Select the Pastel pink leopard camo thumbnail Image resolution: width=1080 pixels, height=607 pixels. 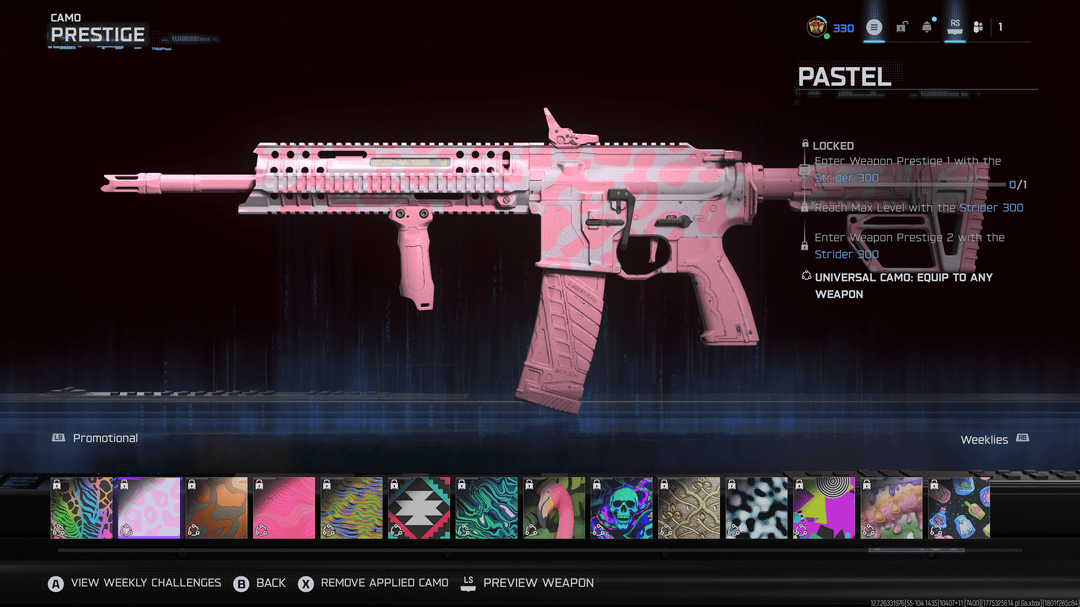click(149, 508)
